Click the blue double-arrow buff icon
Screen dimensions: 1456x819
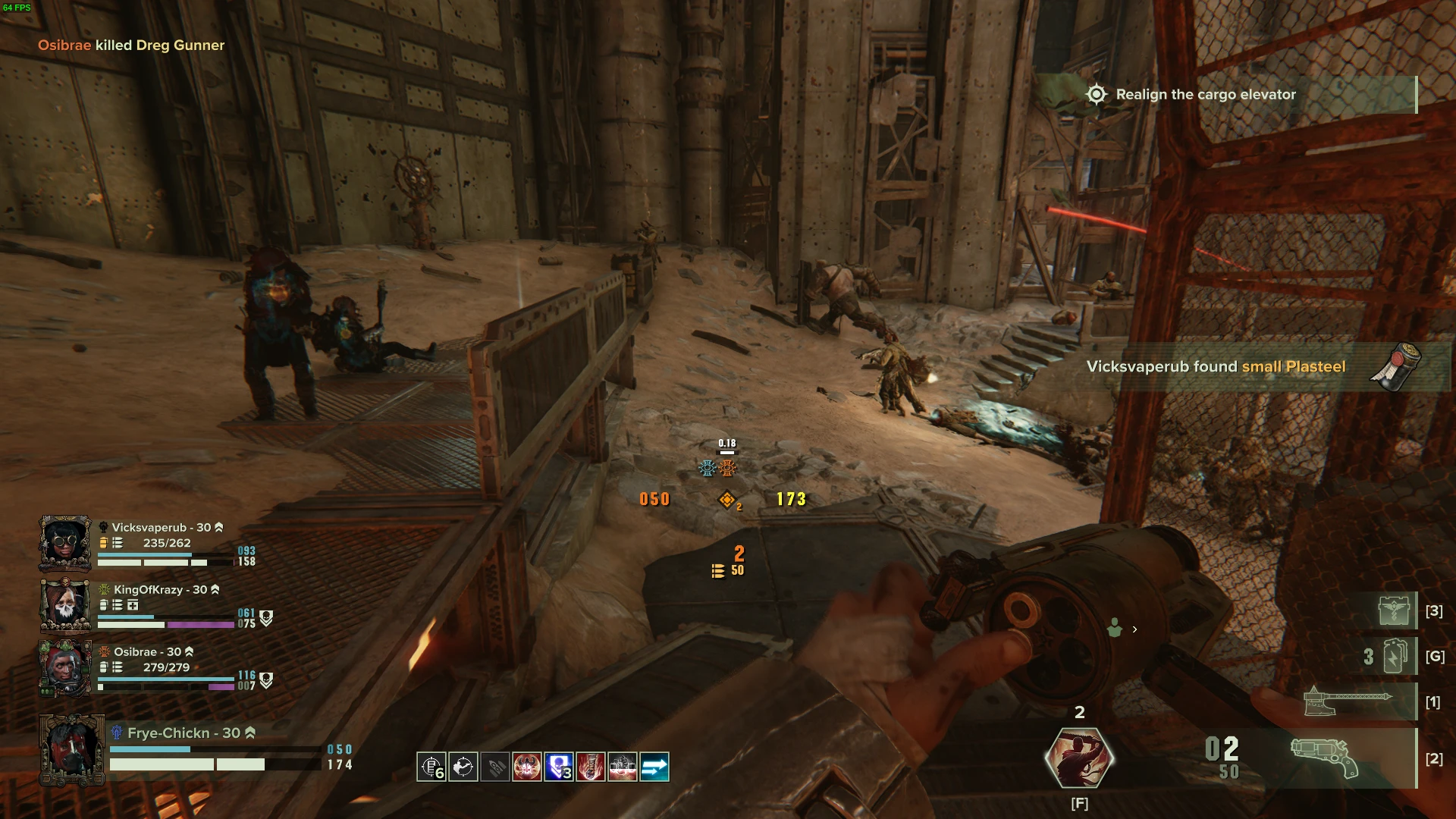point(654,767)
